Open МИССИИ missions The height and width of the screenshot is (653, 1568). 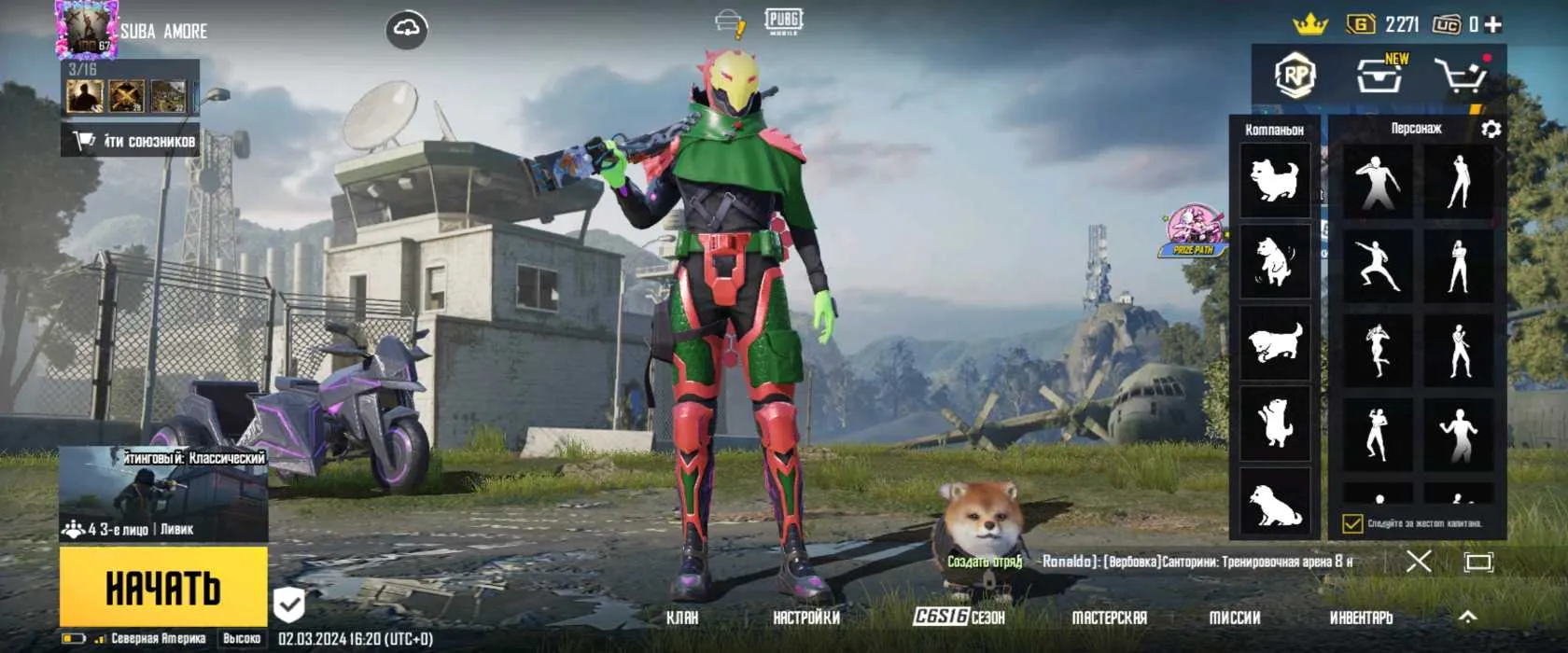pyautogui.click(x=1235, y=618)
